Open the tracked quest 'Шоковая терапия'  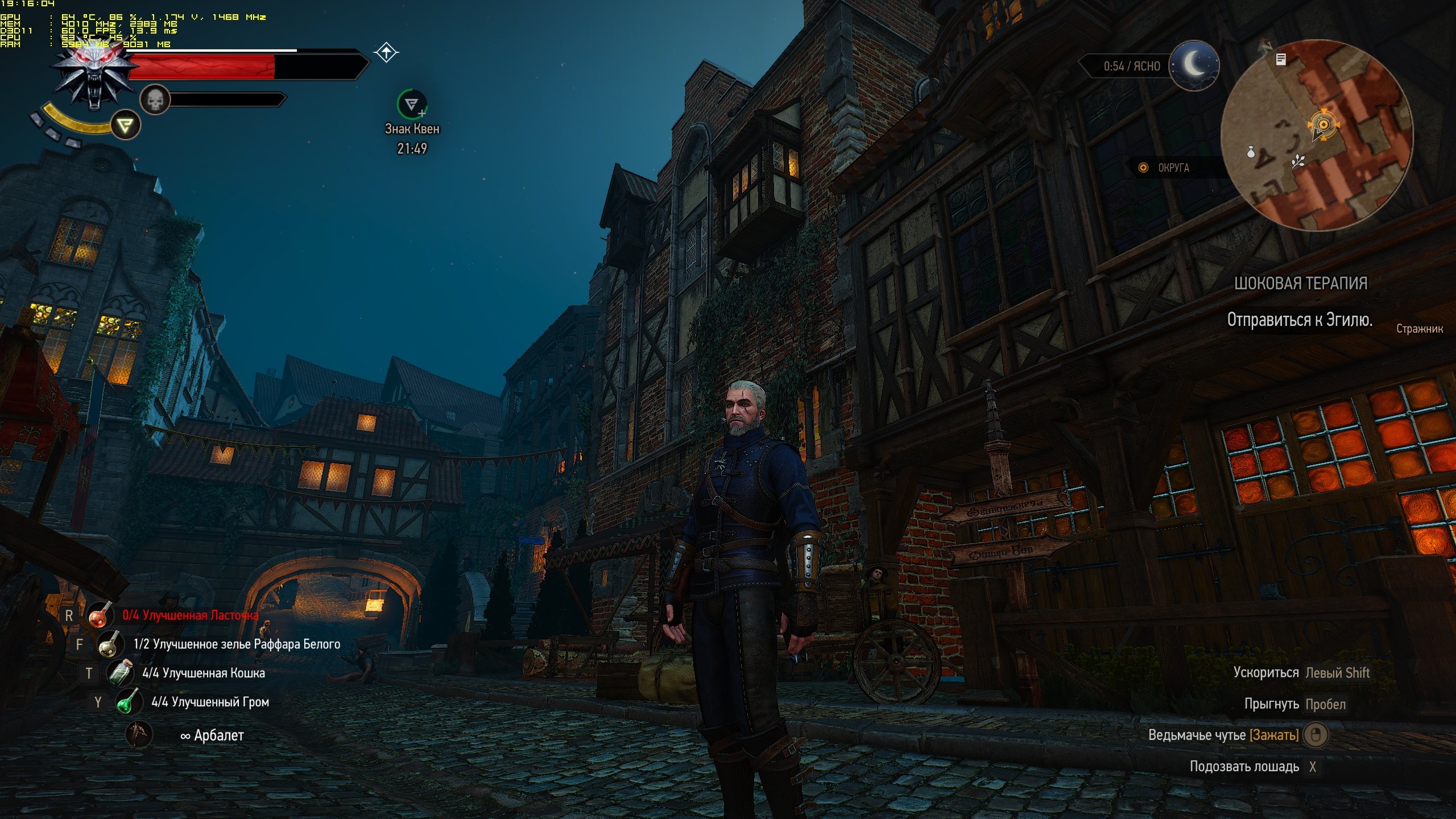coord(1300,283)
